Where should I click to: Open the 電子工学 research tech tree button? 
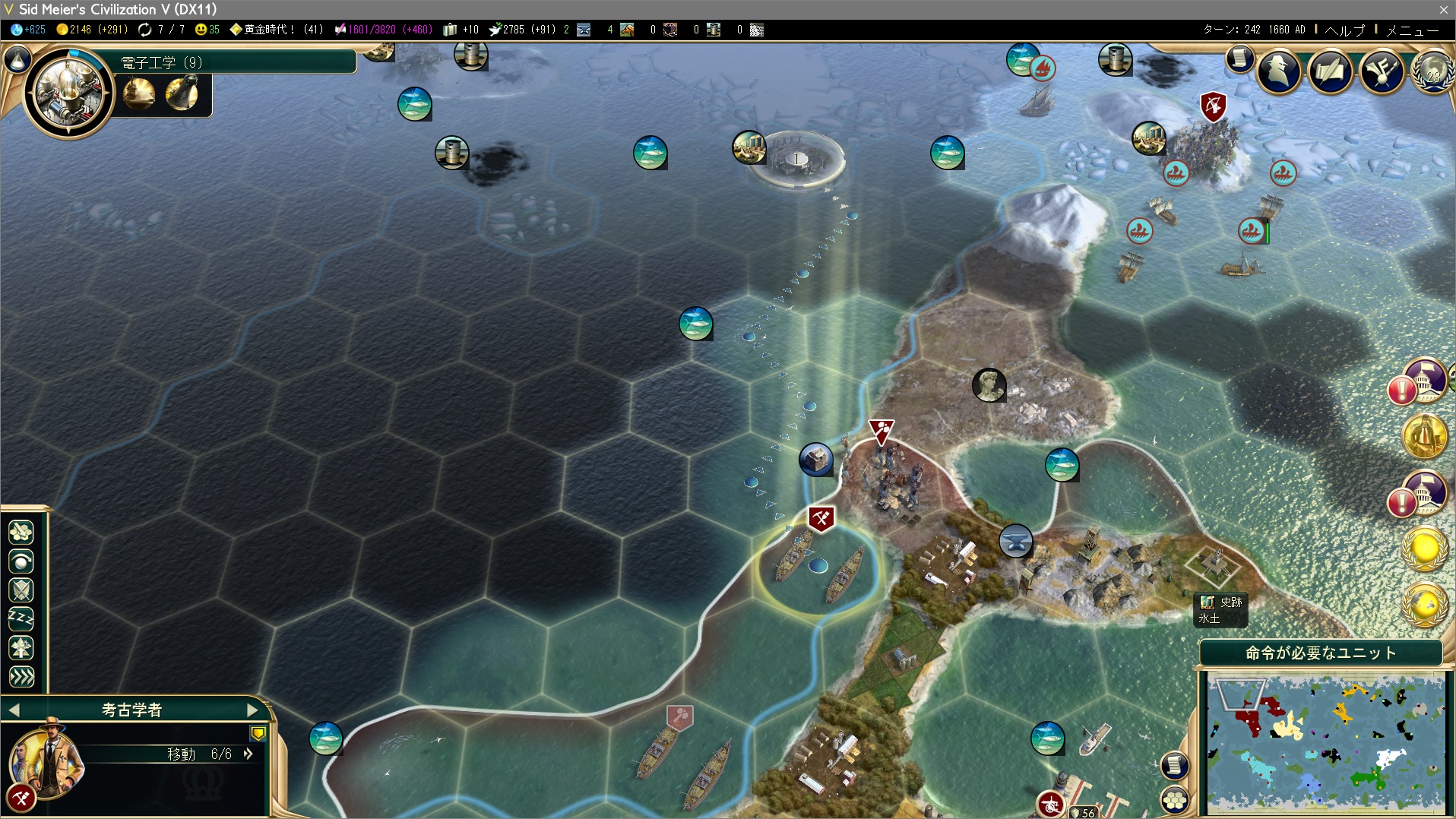tap(68, 92)
